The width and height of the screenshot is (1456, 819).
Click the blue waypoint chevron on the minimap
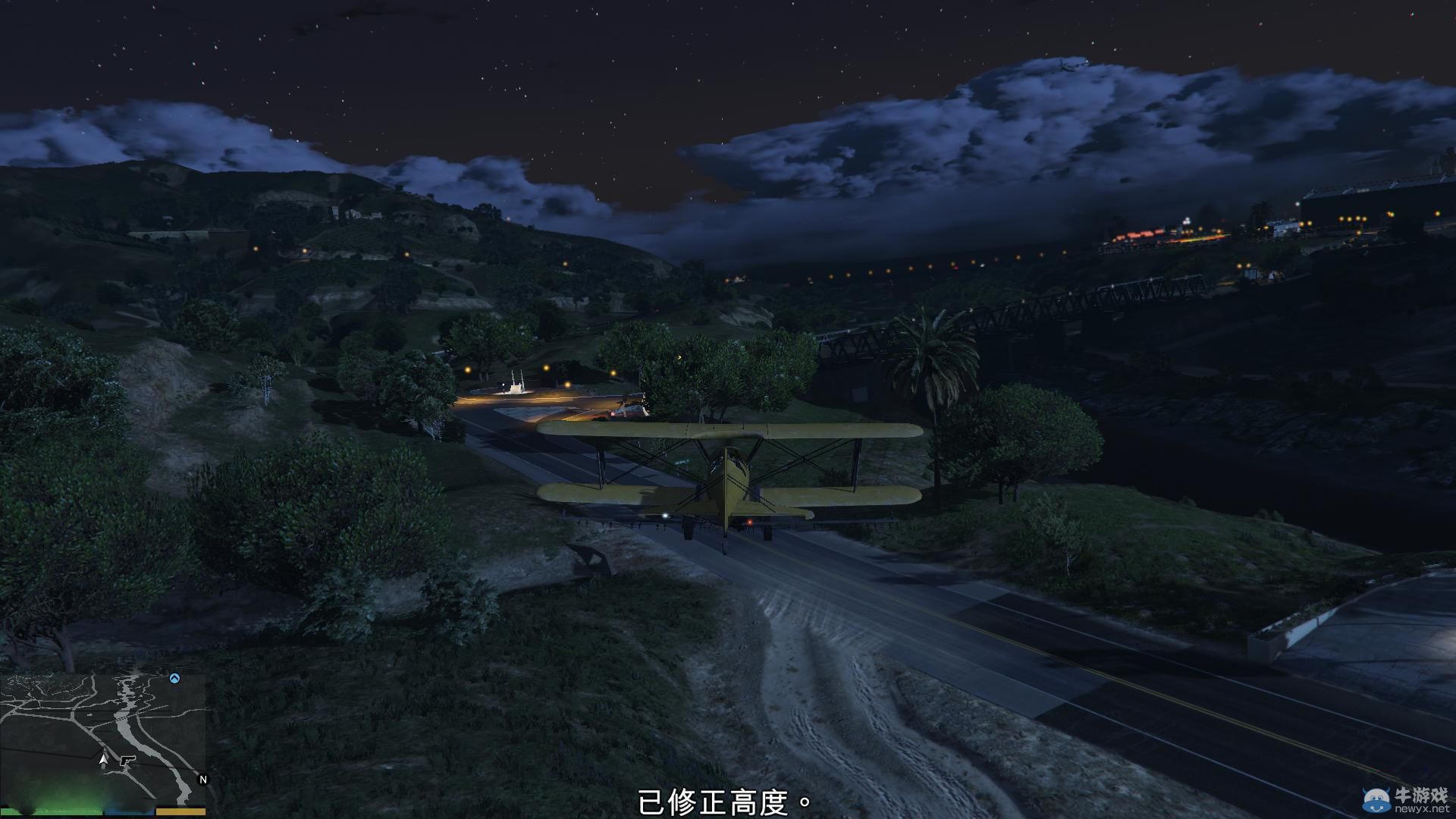click(x=174, y=679)
